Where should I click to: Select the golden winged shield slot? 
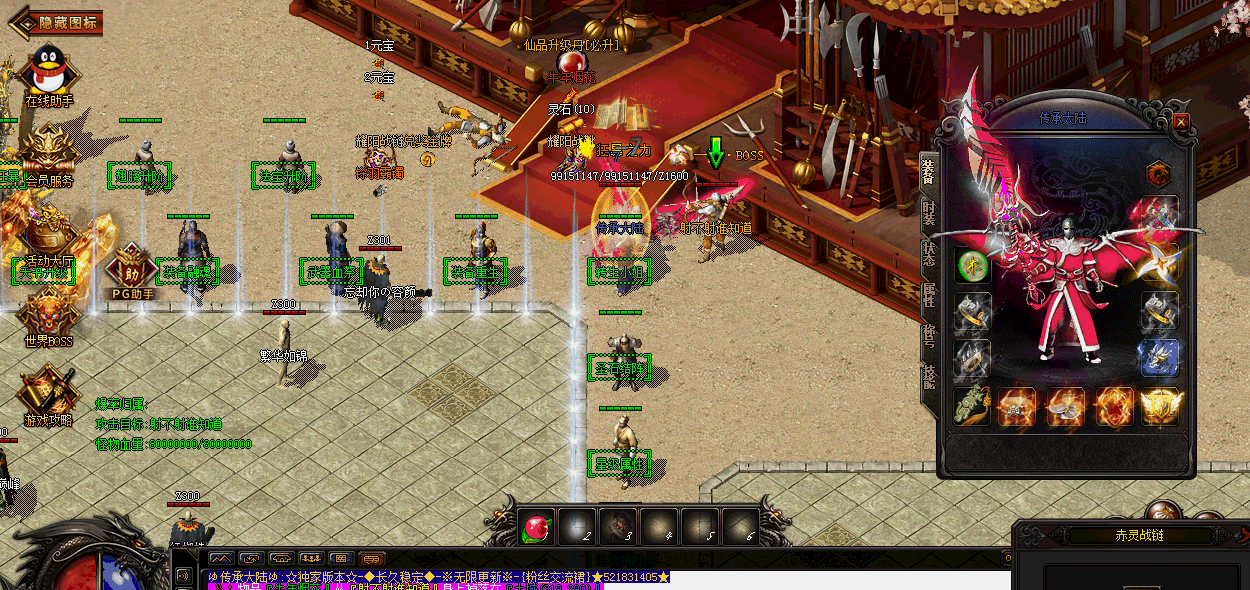1160,406
